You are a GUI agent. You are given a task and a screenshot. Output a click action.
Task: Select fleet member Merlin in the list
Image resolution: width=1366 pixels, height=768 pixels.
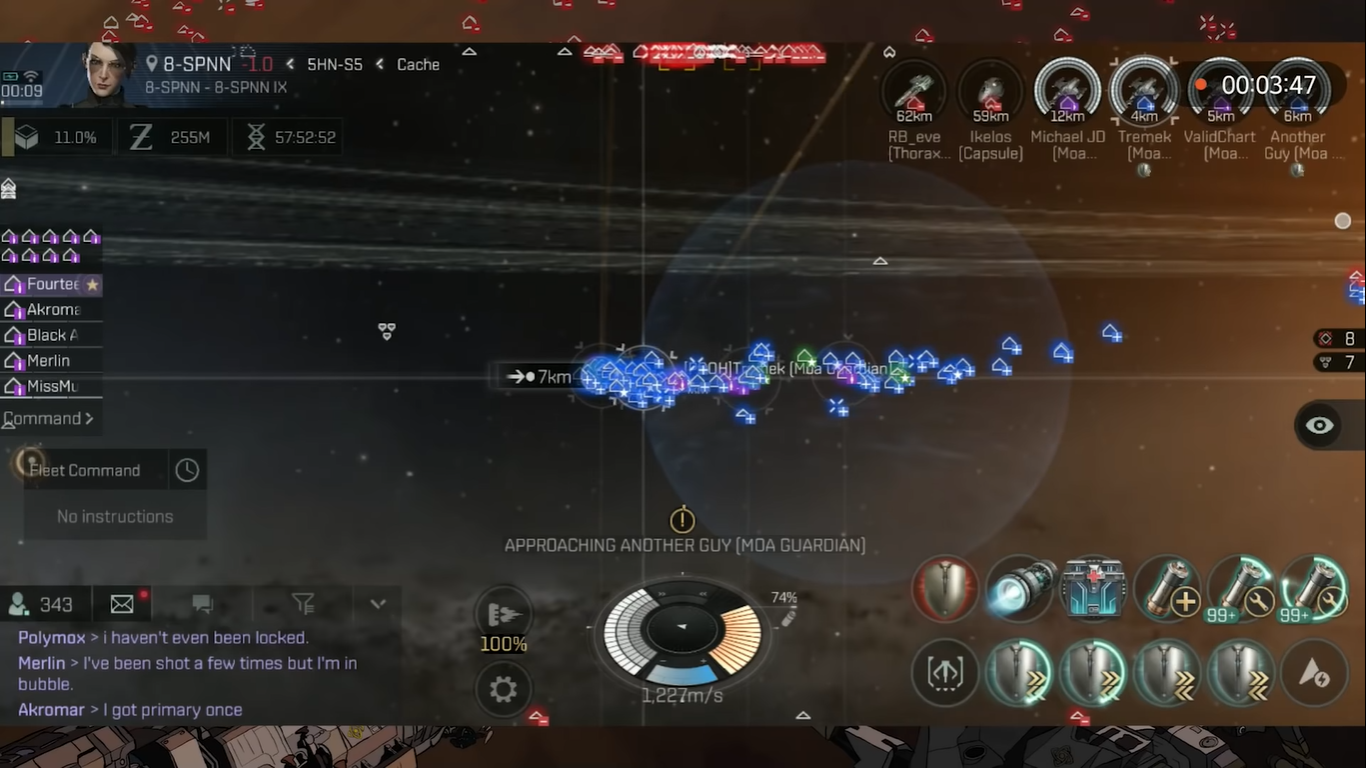pyautogui.click(x=48, y=360)
